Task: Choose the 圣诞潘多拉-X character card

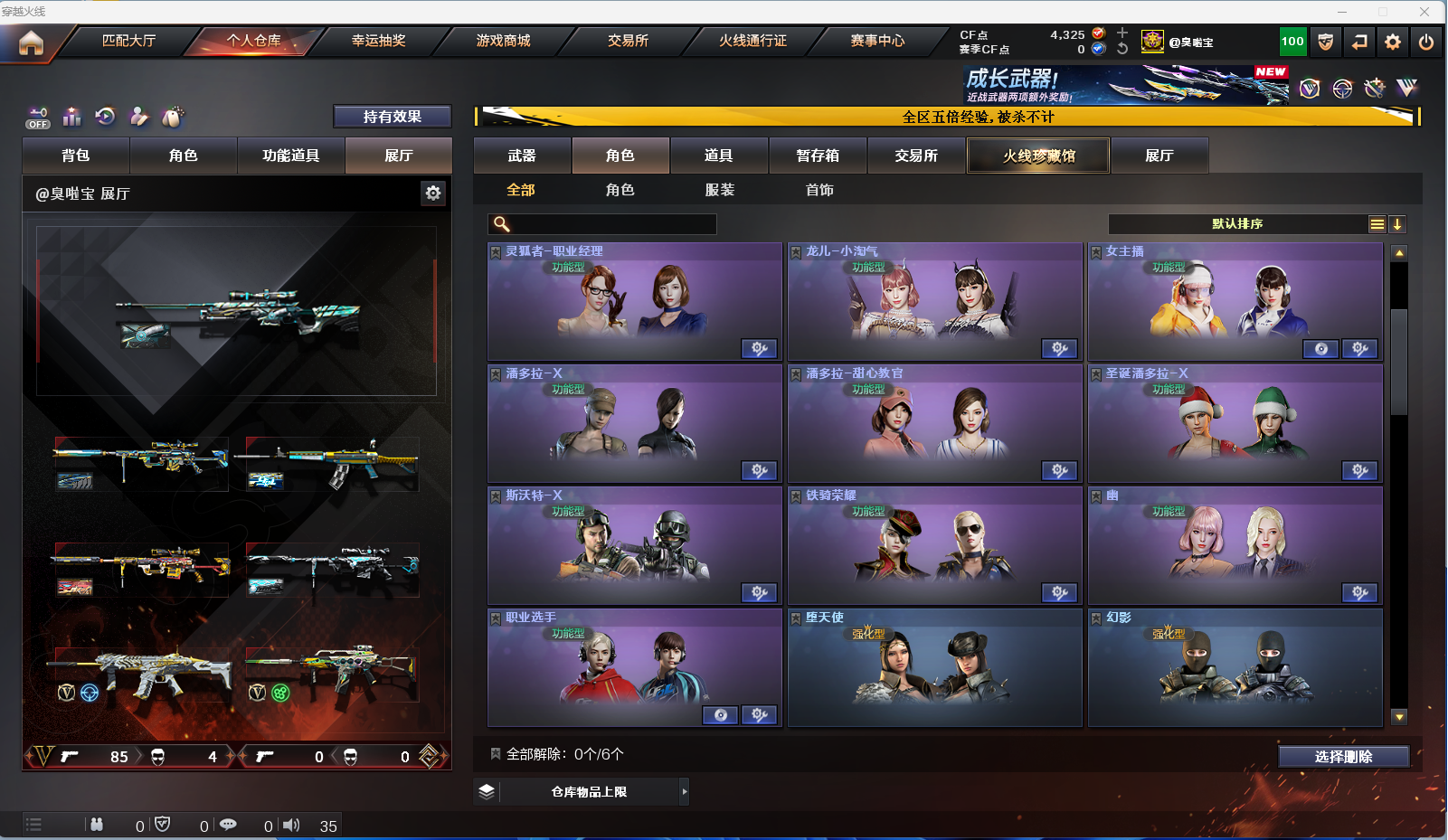Action: point(1235,424)
